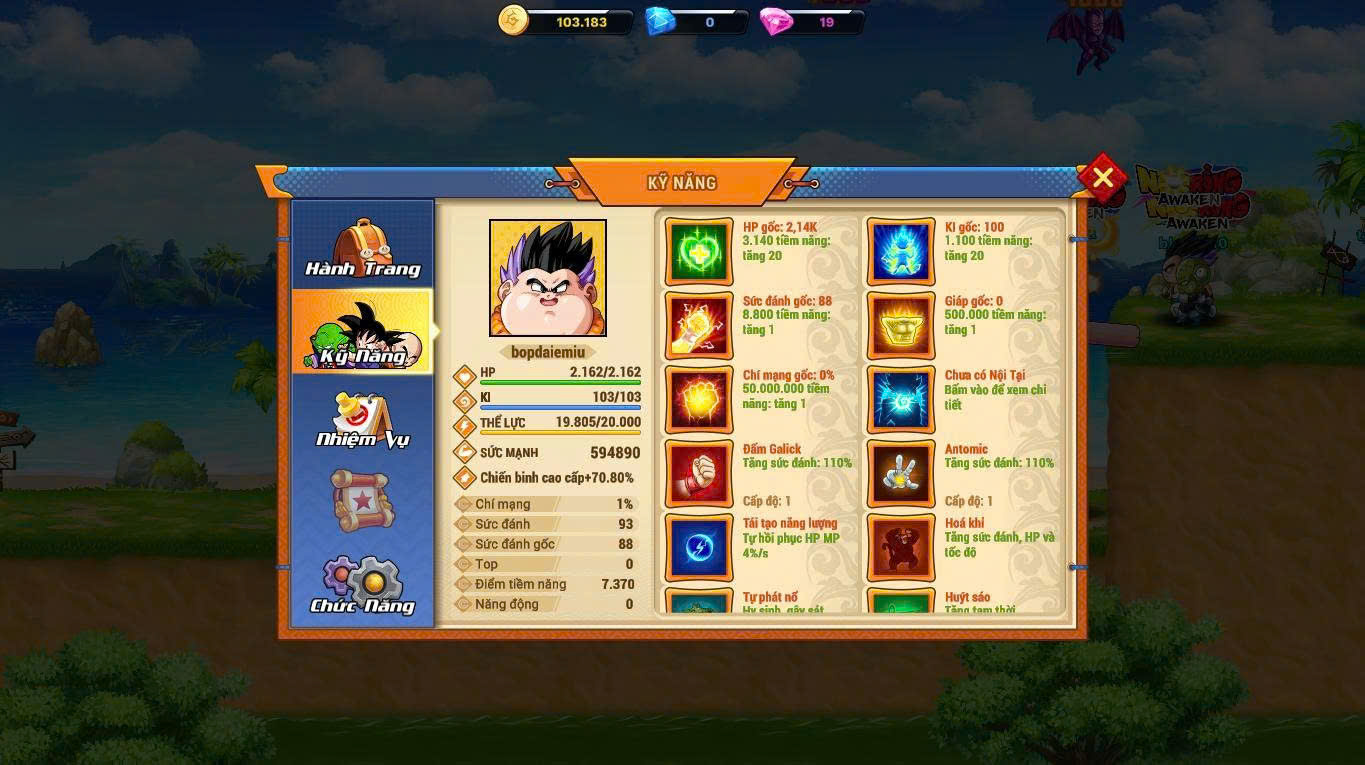
Task: Upgrade KI gốc using the blue aura icon
Action: click(901, 251)
